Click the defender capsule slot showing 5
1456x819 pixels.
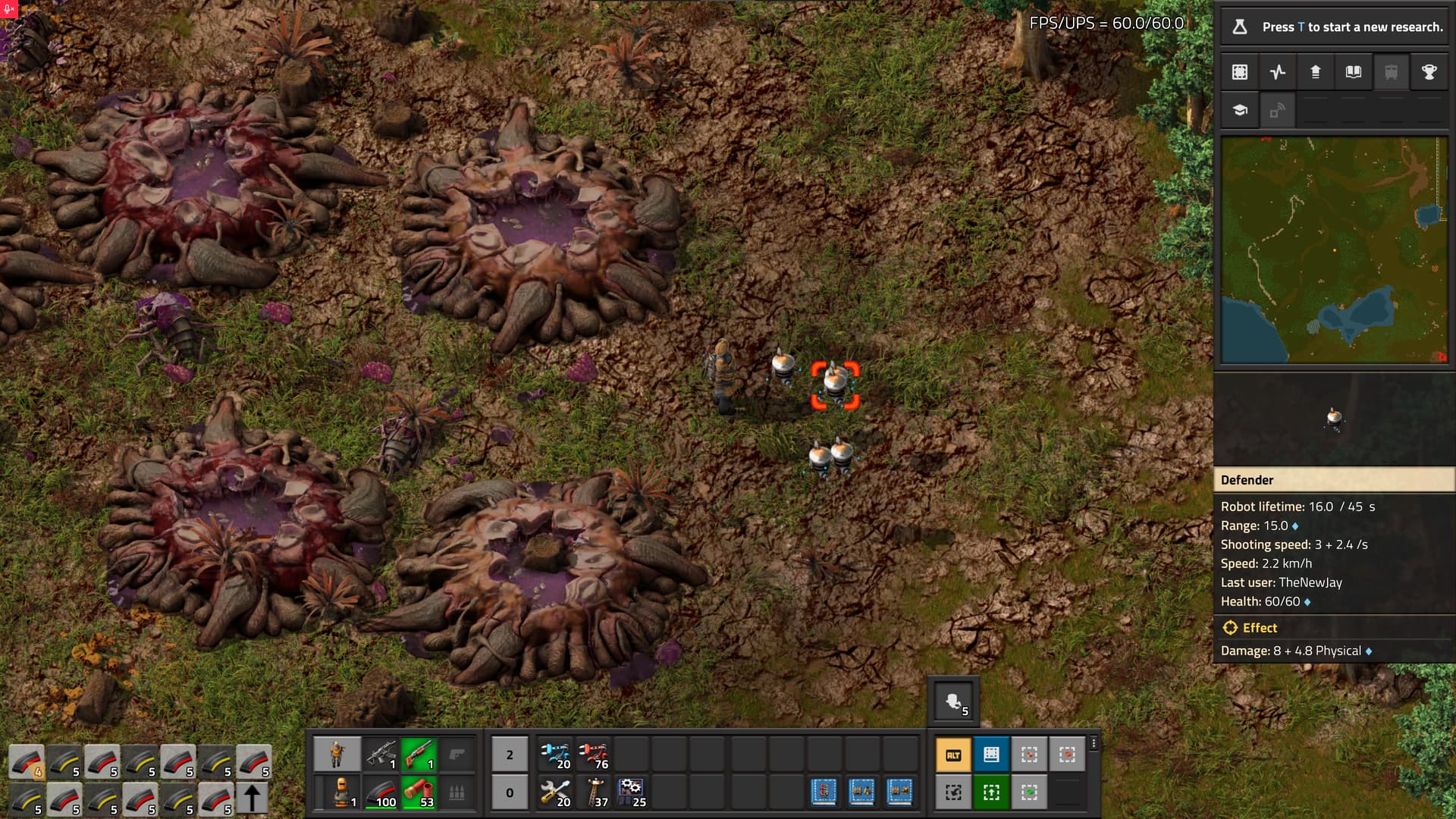(x=954, y=702)
